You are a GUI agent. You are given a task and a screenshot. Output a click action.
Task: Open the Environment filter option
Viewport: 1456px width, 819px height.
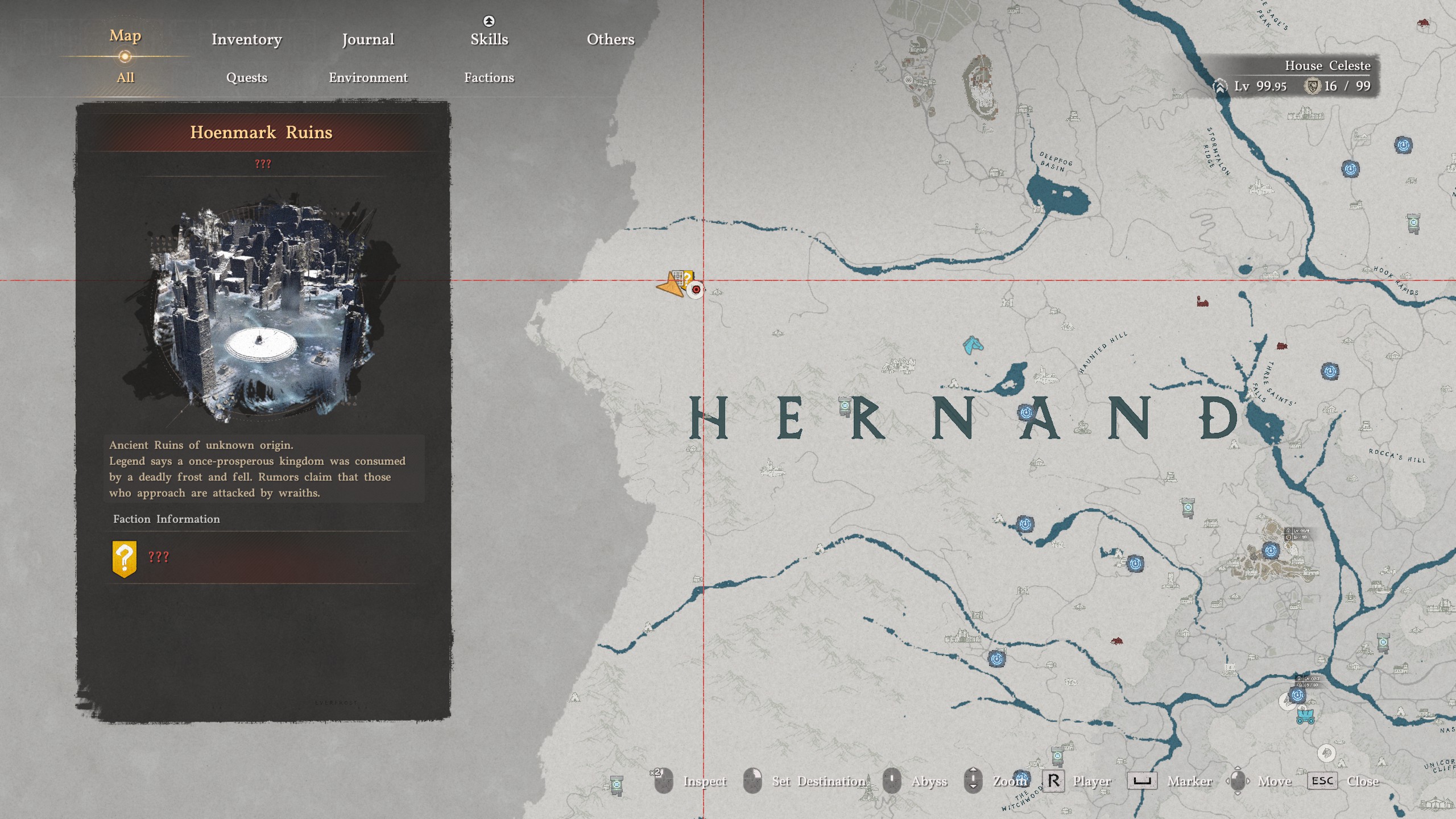pyautogui.click(x=367, y=78)
